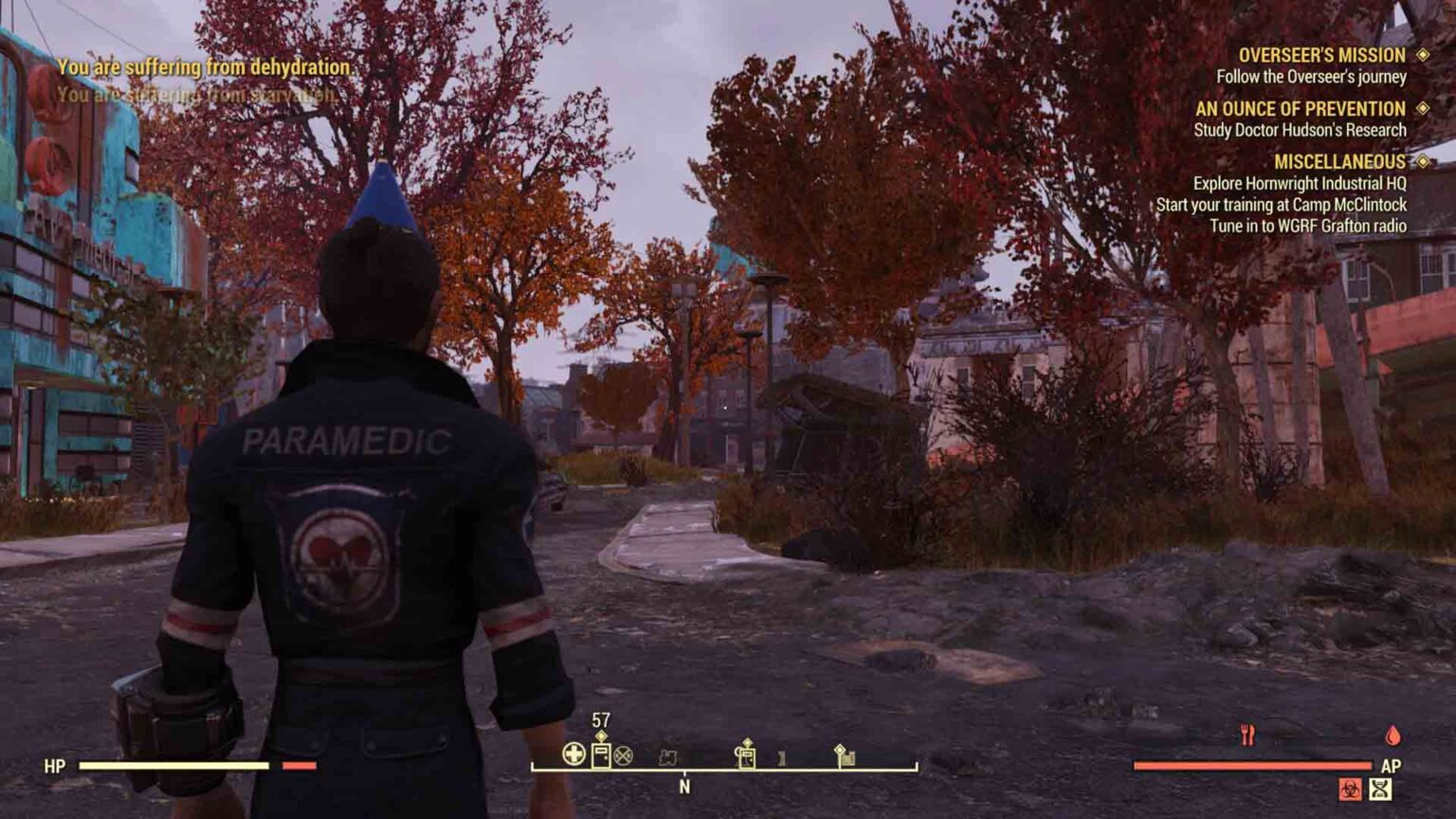Select the DNA mutation status icon

tap(1380, 789)
